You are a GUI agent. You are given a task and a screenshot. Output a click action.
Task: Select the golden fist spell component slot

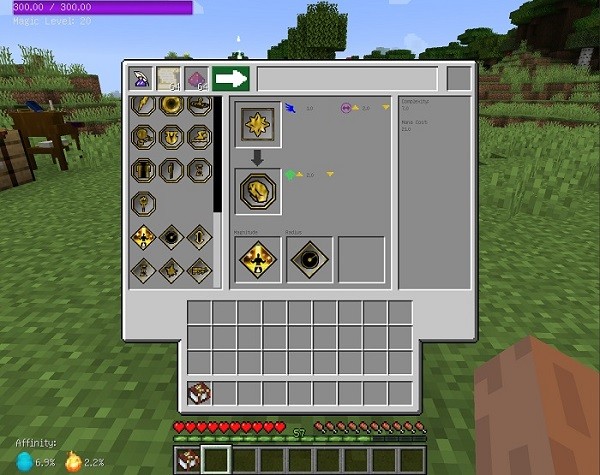click(258, 191)
